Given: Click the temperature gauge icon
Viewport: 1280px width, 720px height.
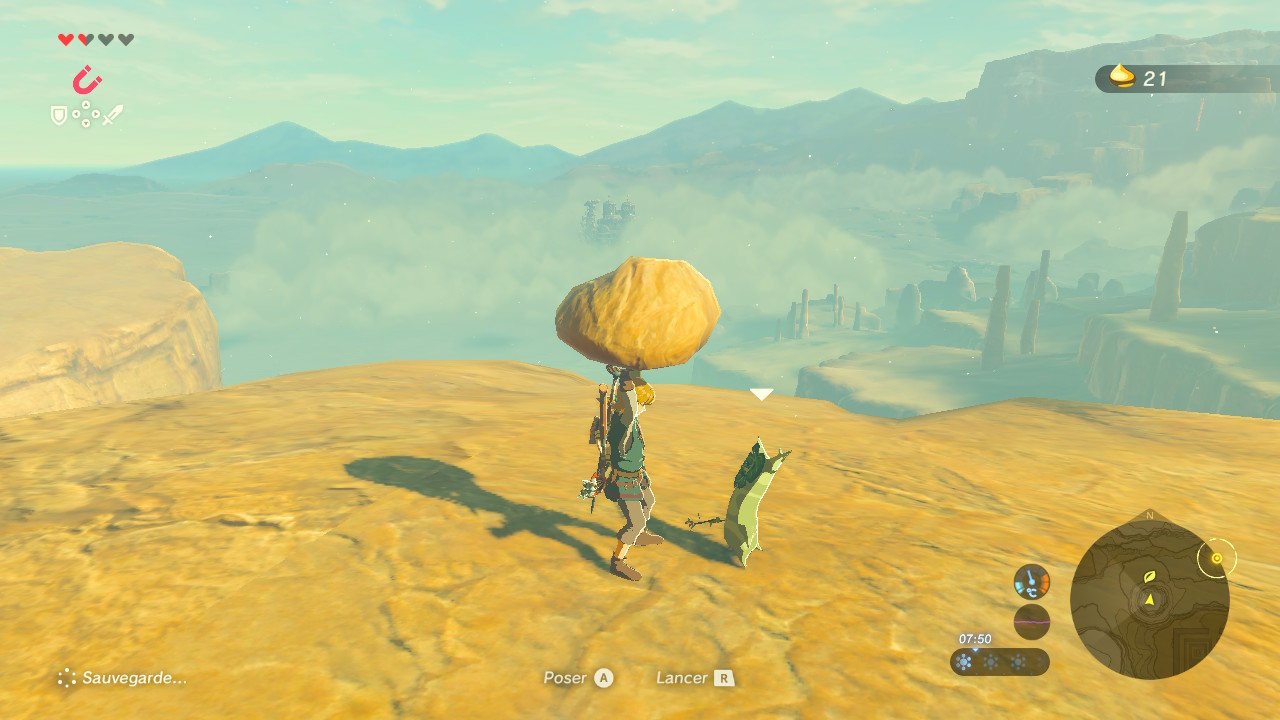Looking at the screenshot, I should click(x=1031, y=582).
